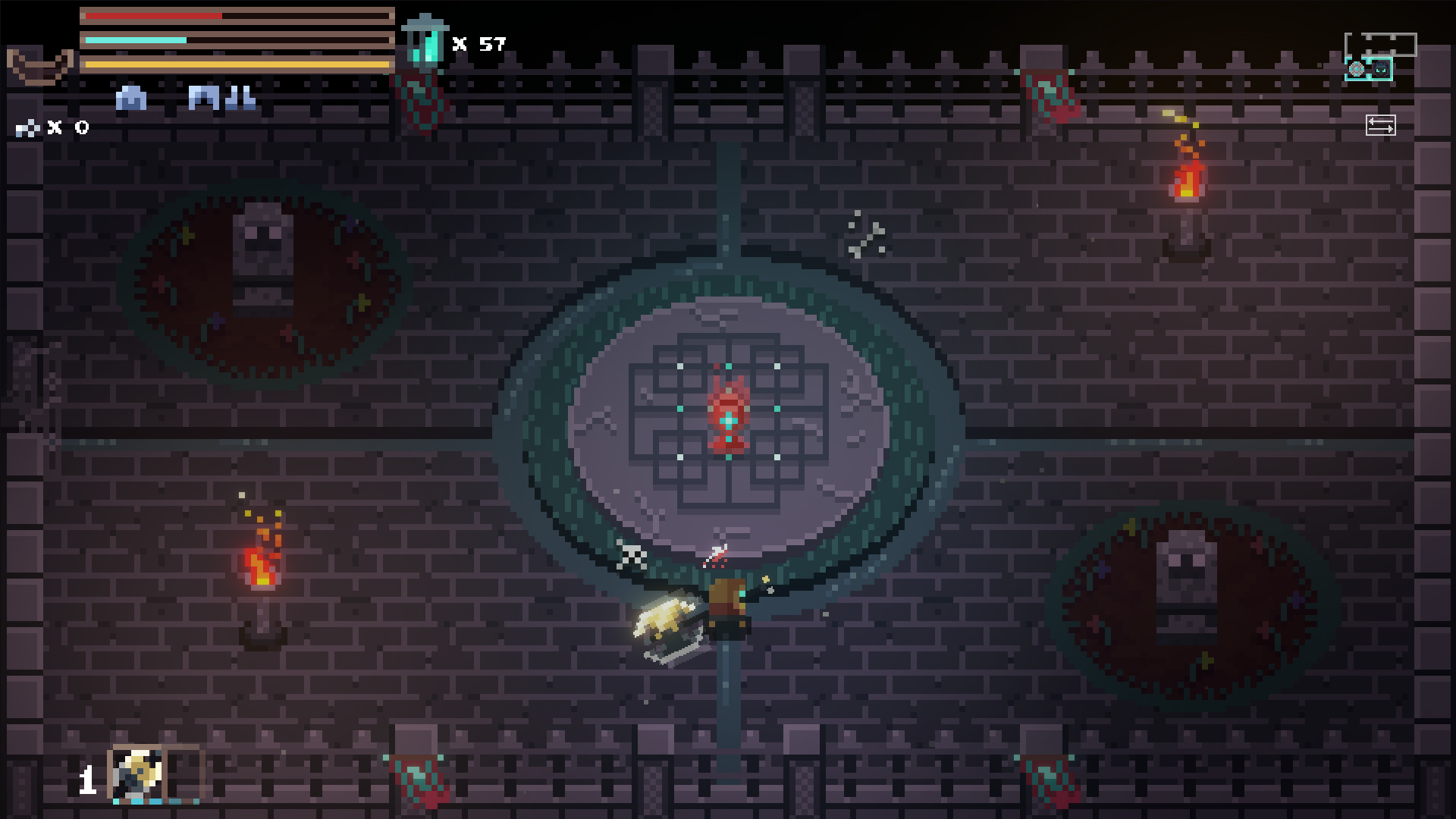Click the number 1 weapon slot label
The height and width of the screenshot is (819, 1456).
point(88,780)
